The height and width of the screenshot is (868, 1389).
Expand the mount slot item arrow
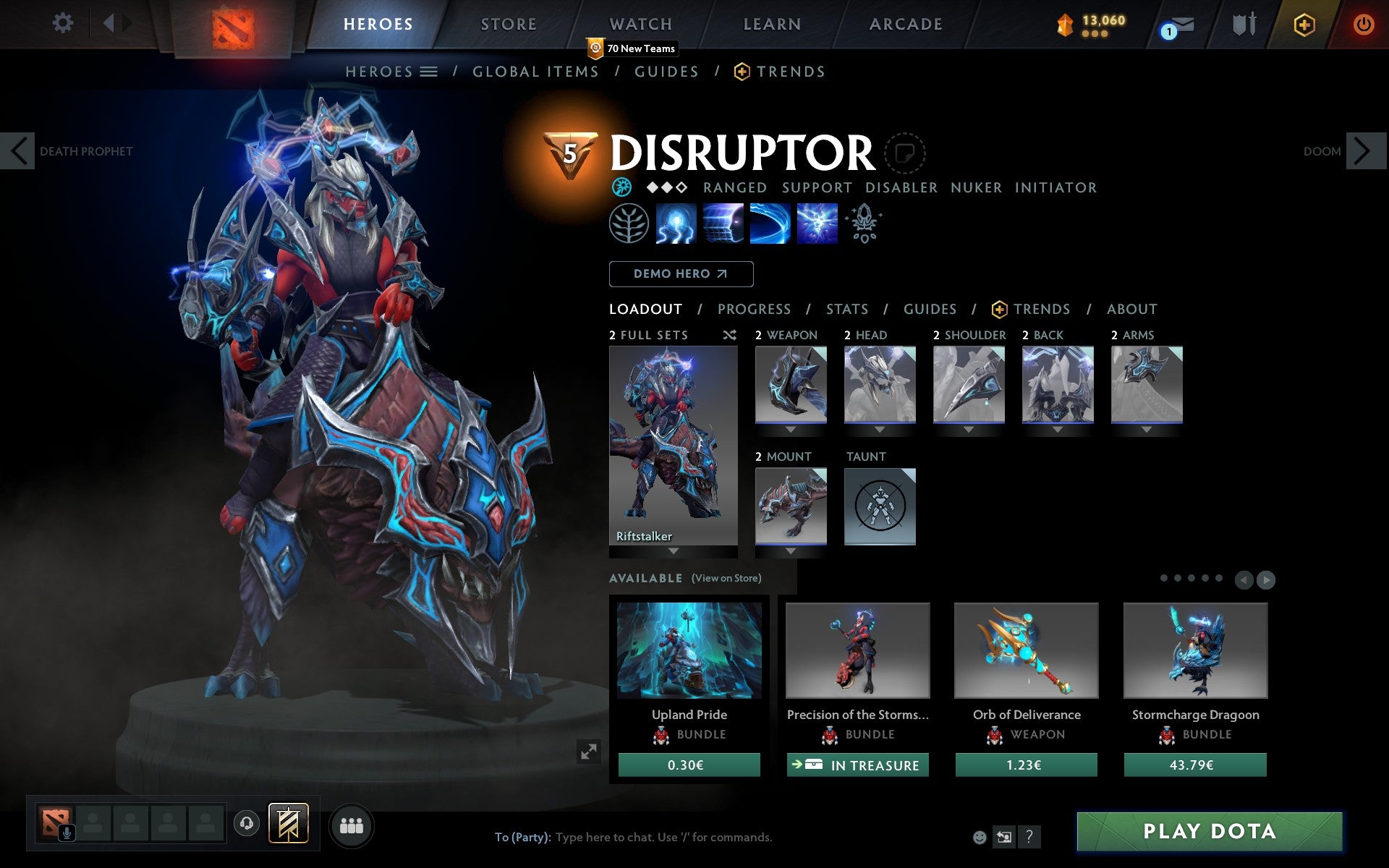[x=790, y=550]
